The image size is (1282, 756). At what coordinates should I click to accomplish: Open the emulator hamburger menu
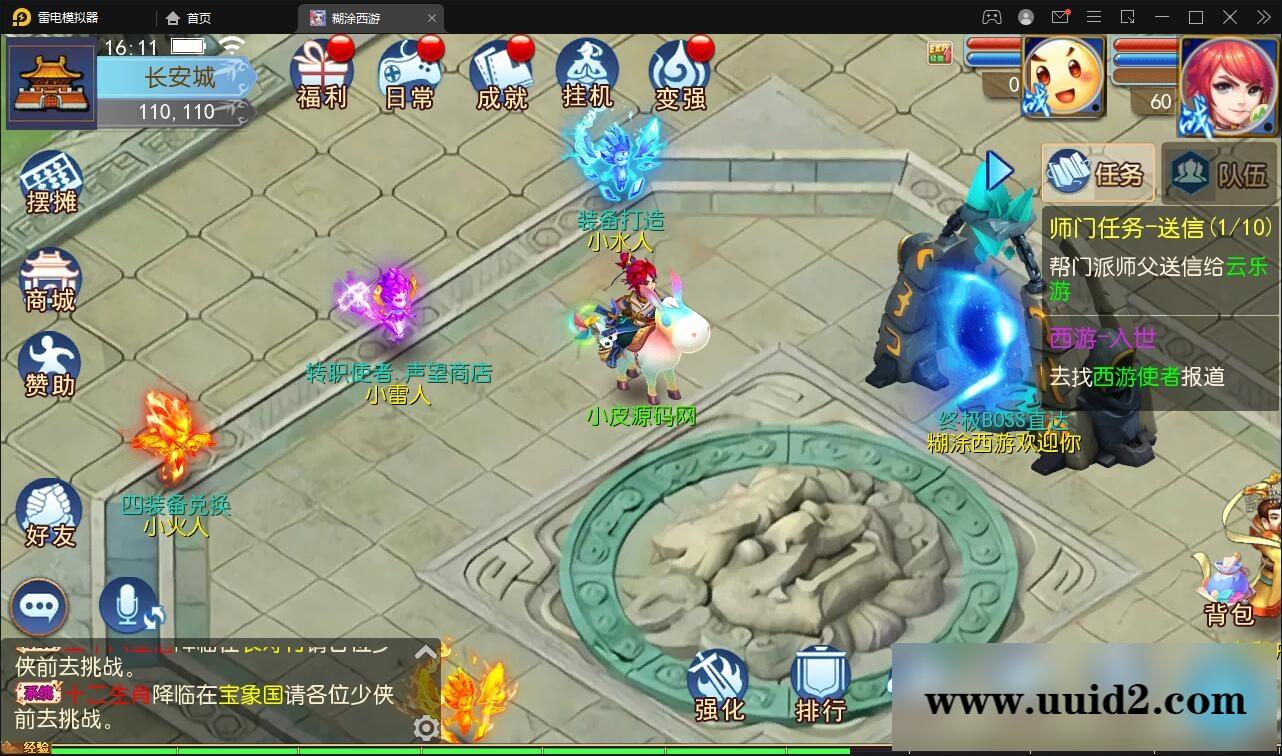coord(1095,17)
